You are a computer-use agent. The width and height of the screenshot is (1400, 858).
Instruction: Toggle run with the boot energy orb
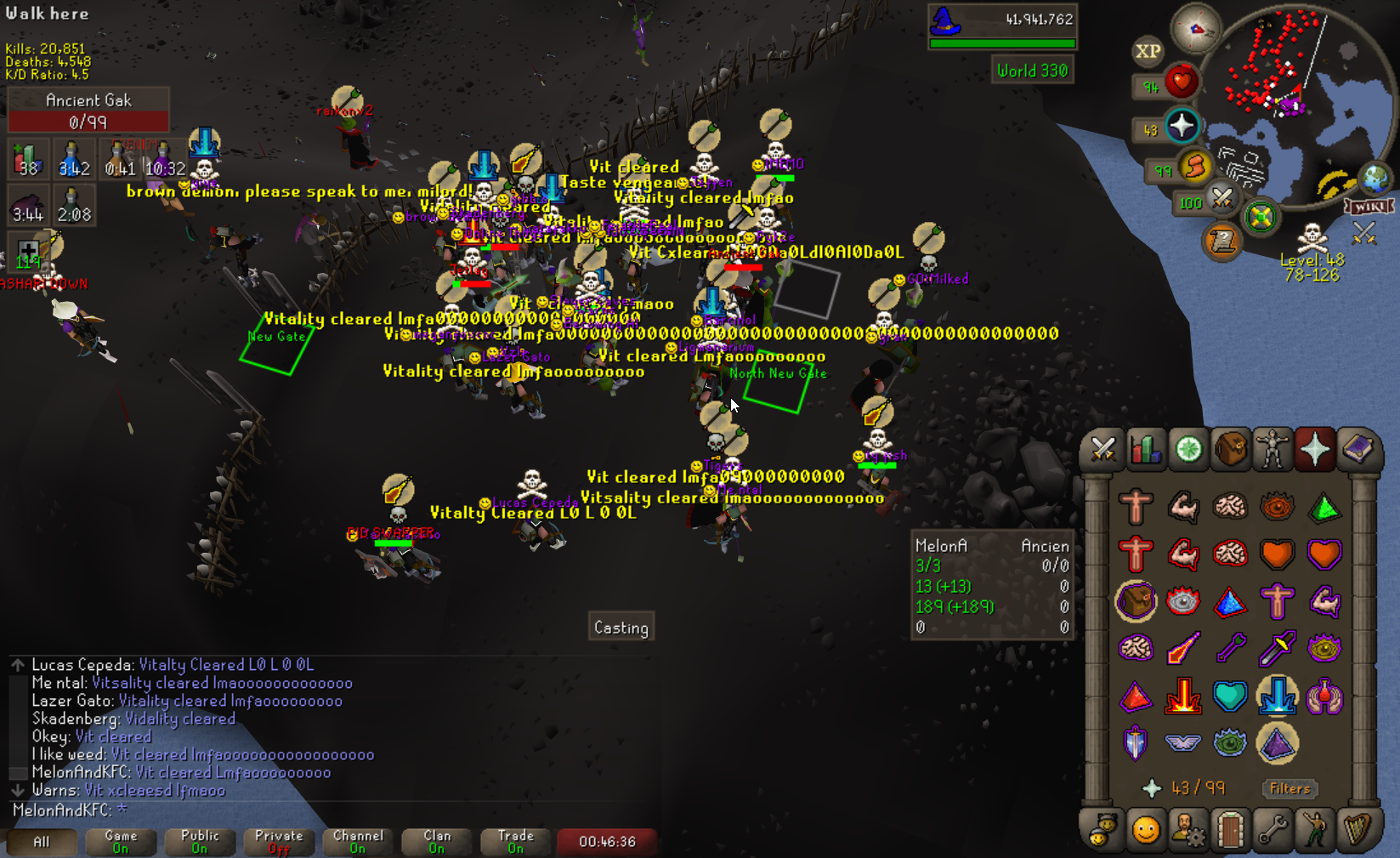click(1195, 166)
